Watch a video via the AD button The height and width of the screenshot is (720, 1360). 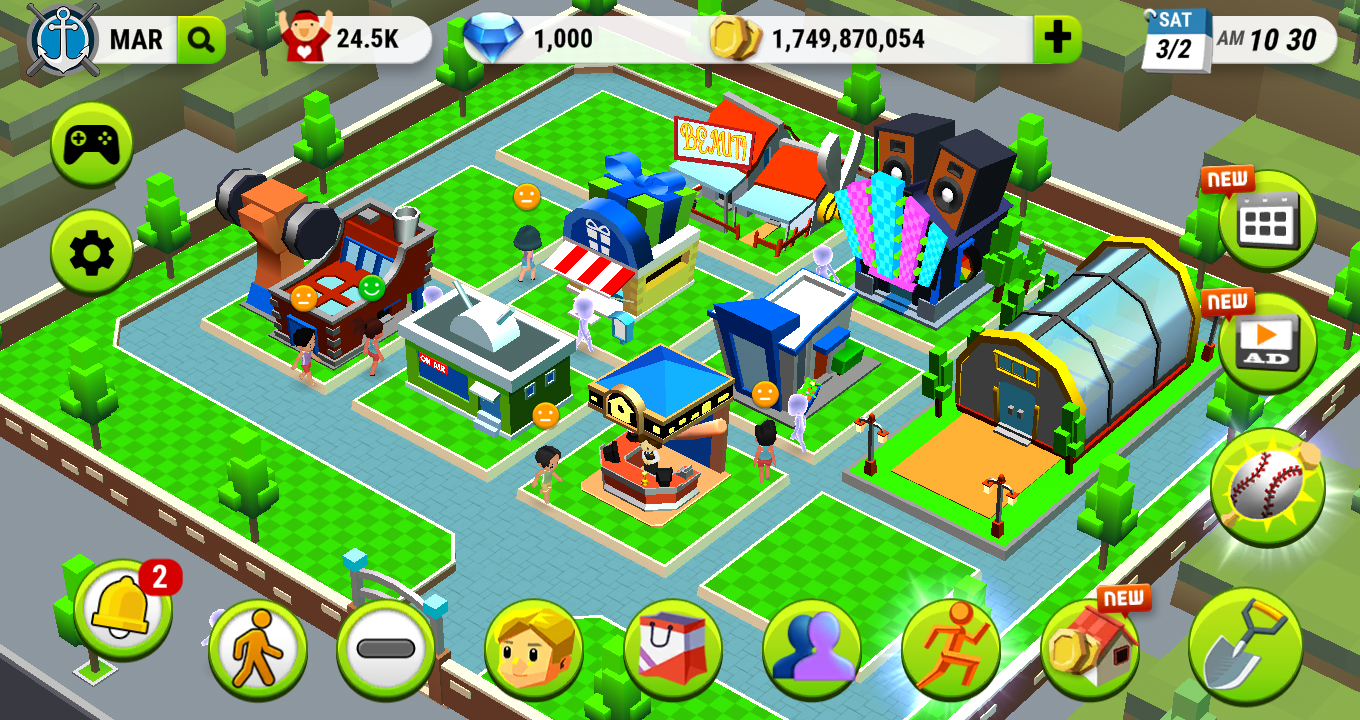pyautogui.click(x=1267, y=343)
